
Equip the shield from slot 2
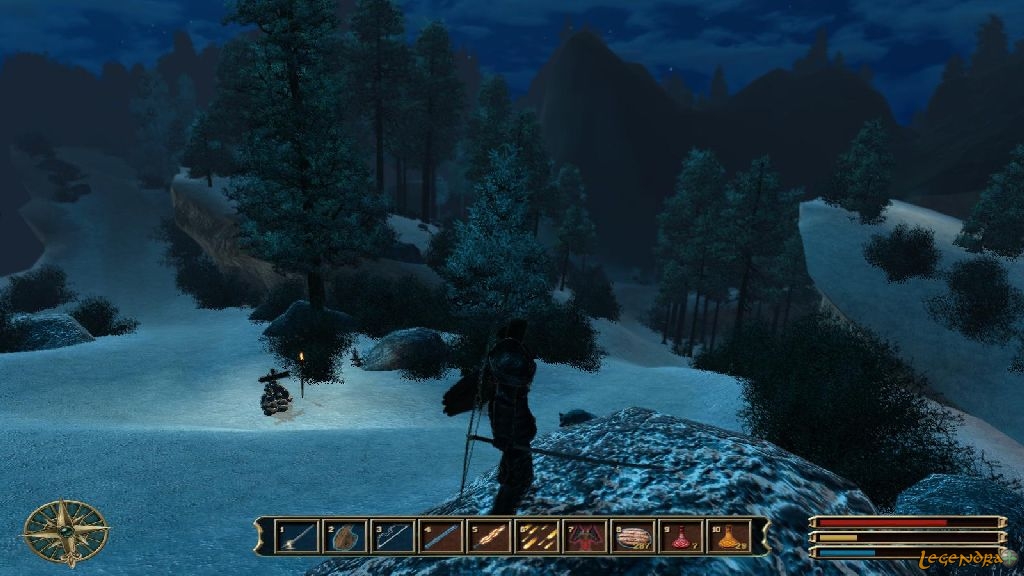tap(345, 537)
